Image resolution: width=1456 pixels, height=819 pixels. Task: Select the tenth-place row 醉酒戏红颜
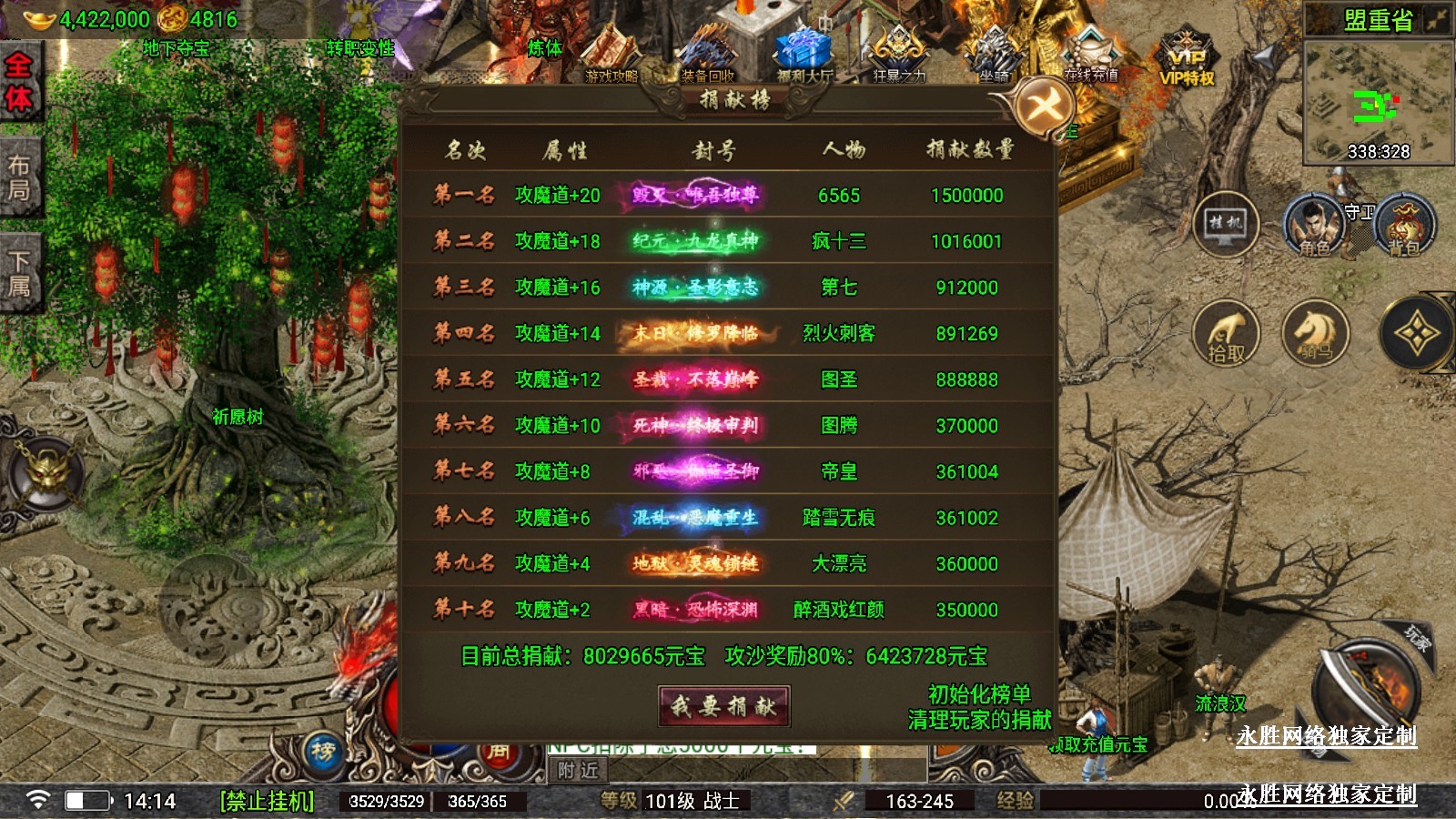tap(728, 610)
